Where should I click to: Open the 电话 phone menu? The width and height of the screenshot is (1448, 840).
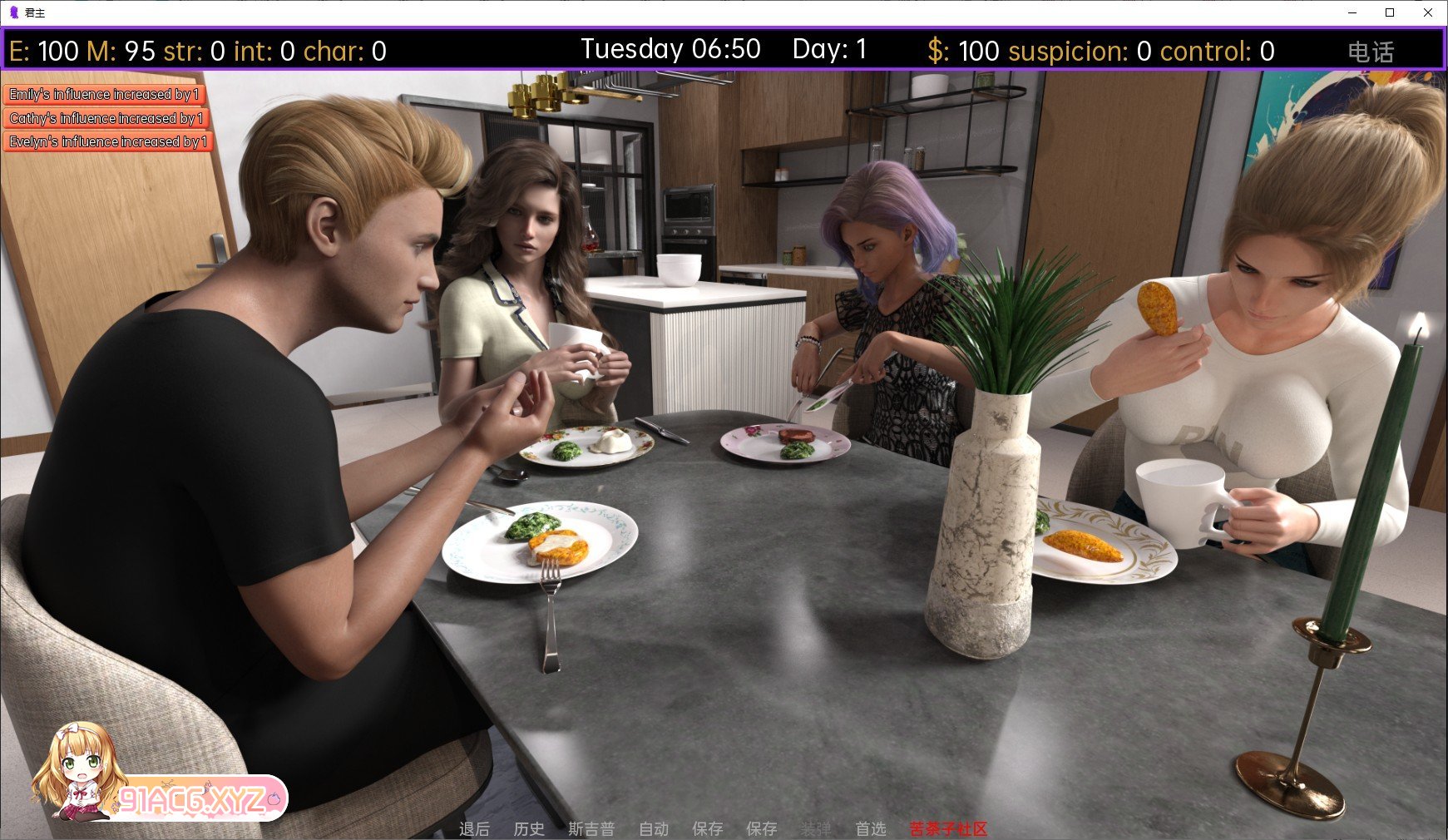click(x=1370, y=52)
